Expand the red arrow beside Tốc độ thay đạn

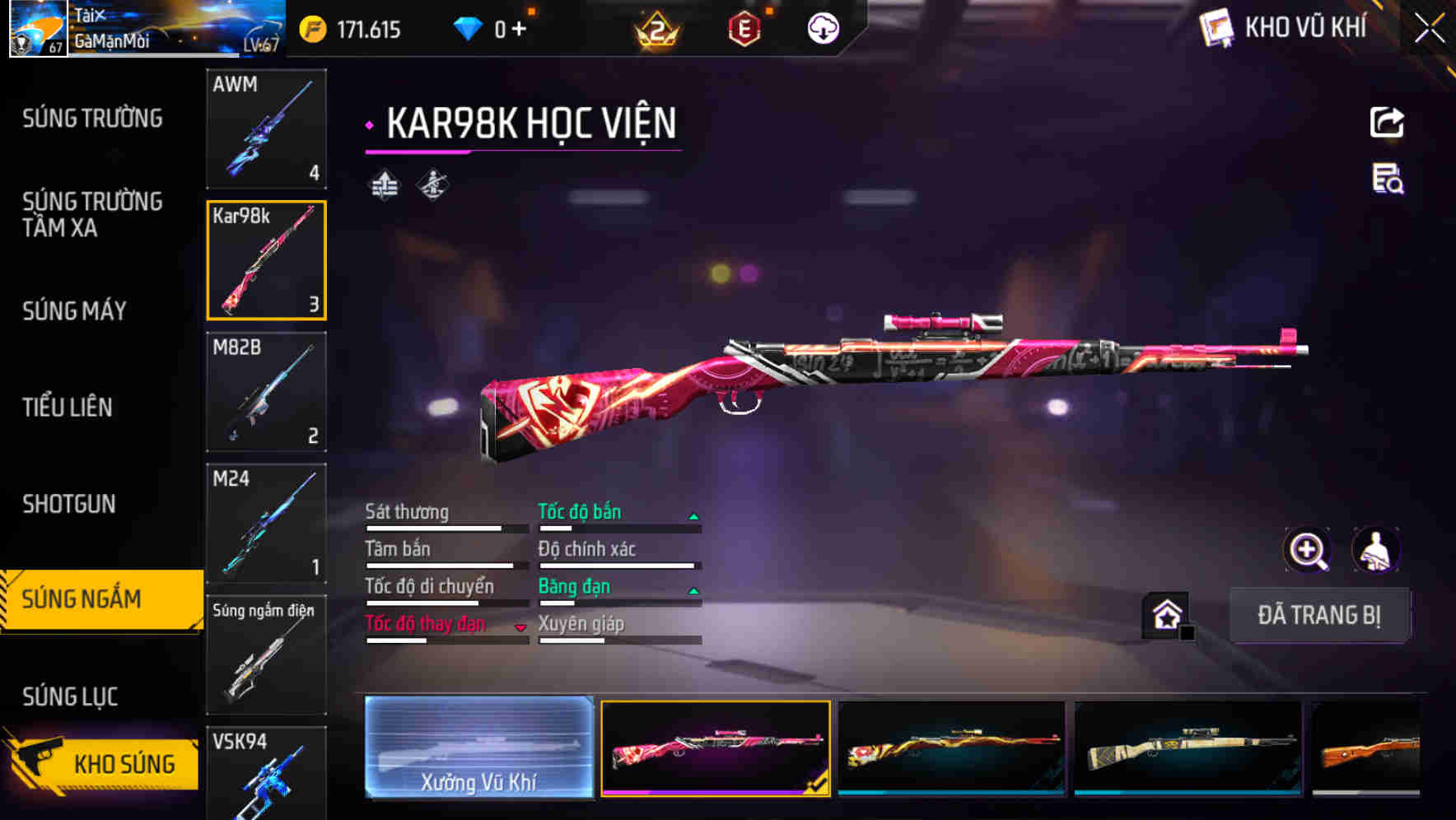(522, 627)
